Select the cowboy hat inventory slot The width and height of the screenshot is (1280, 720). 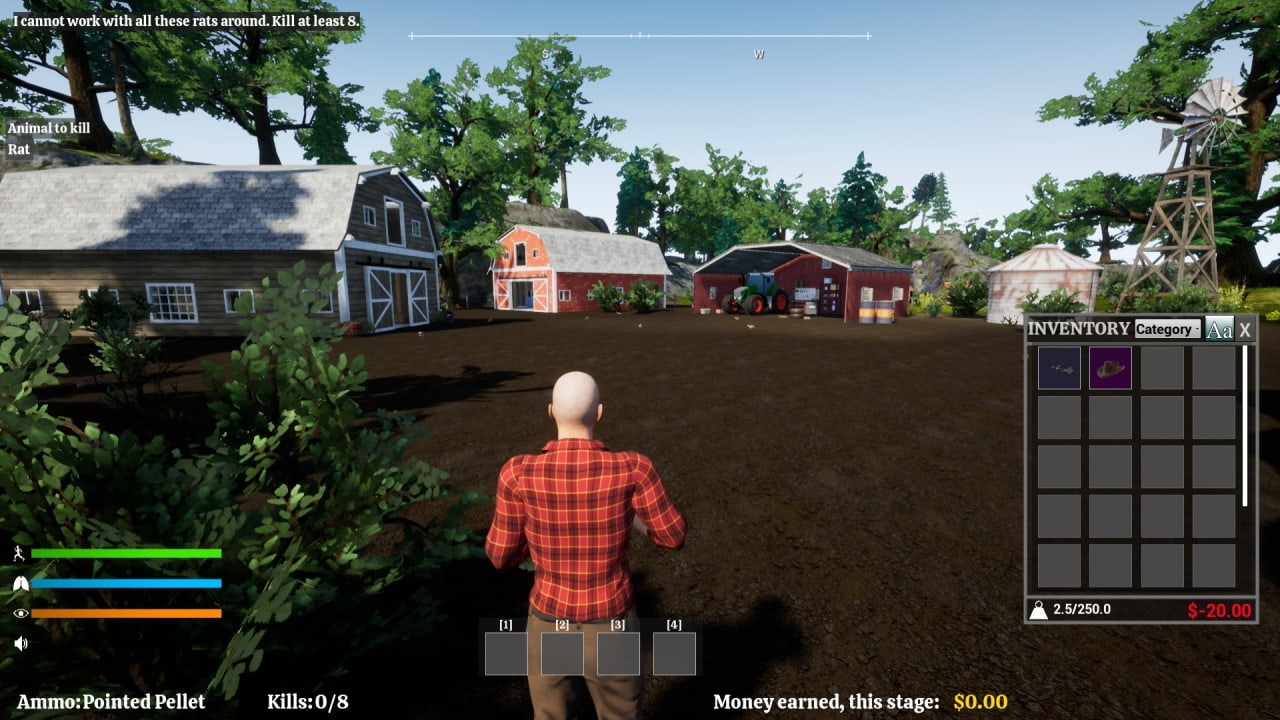(1110, 368)
